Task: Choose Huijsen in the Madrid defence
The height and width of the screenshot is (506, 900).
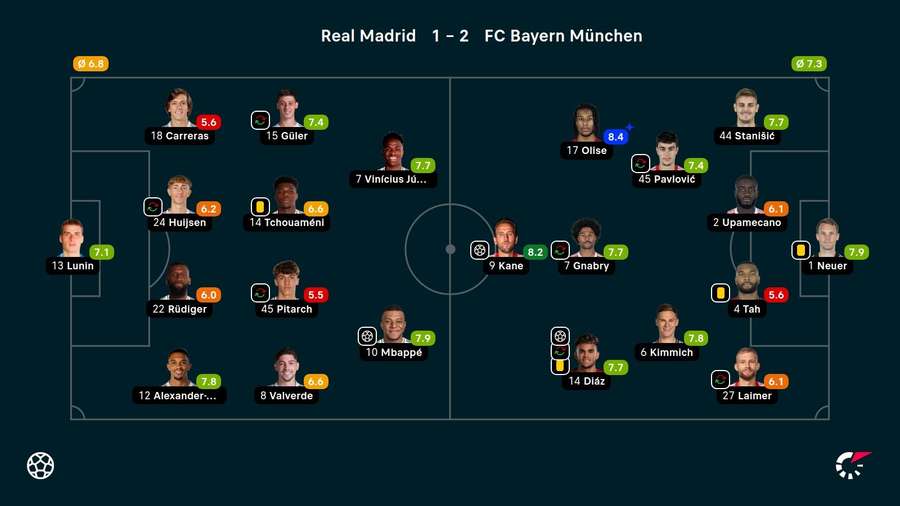Action: click(x=179, y=196)
